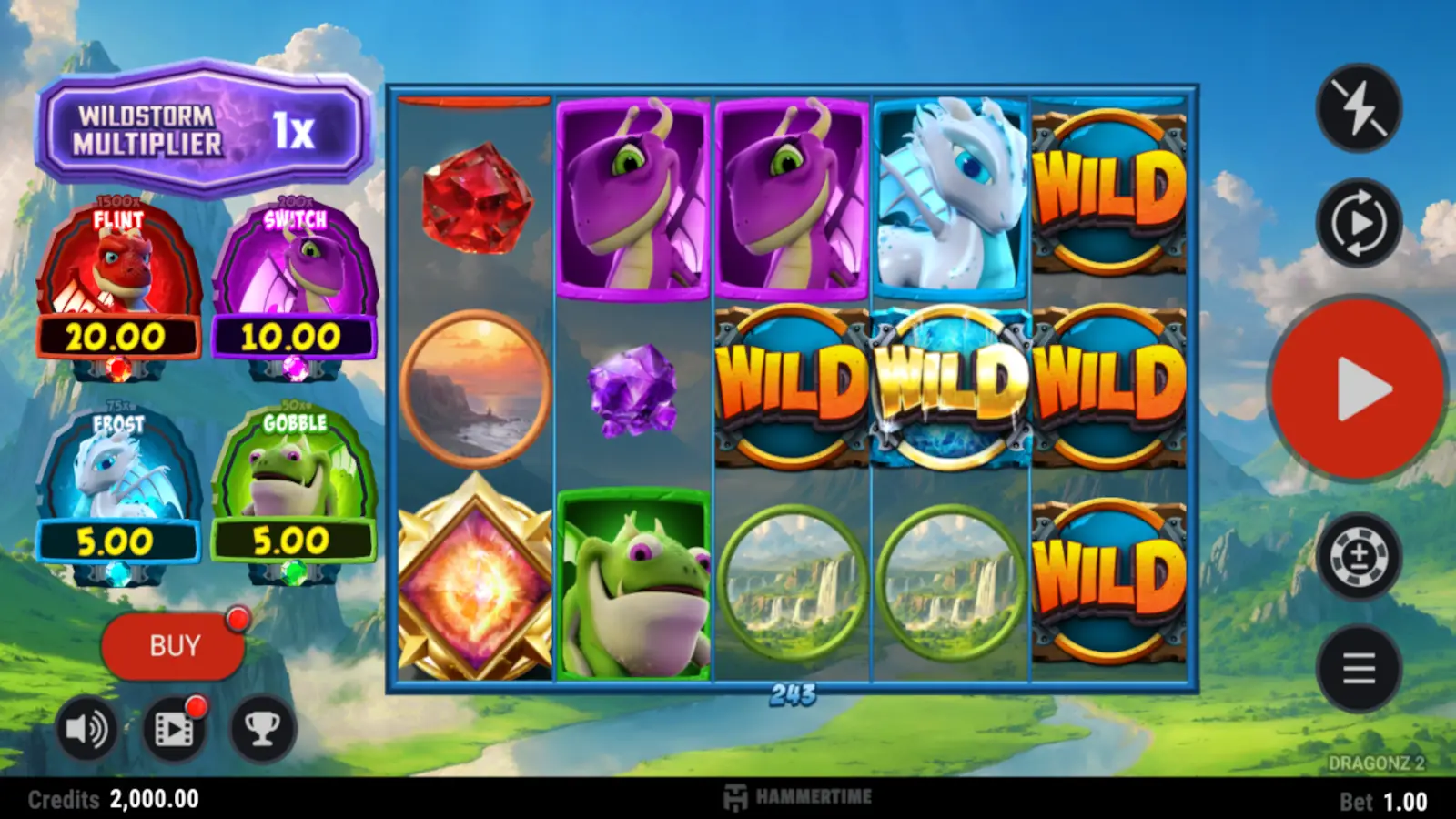This screenshot has height=819, width=1456.
Task: Open bet settings via the chip icon
Action: click(x=1358, y=556)
